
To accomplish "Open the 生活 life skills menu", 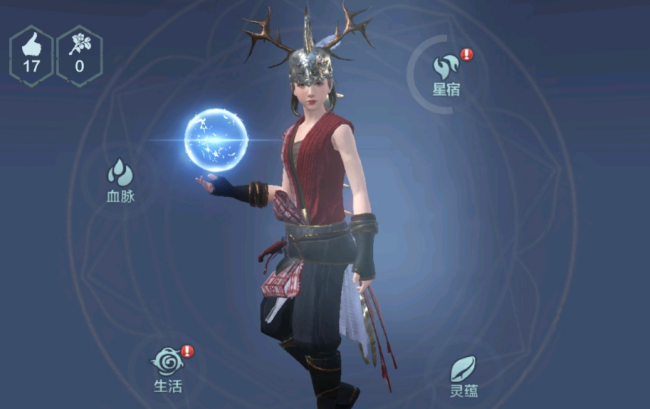I will 168,362.
